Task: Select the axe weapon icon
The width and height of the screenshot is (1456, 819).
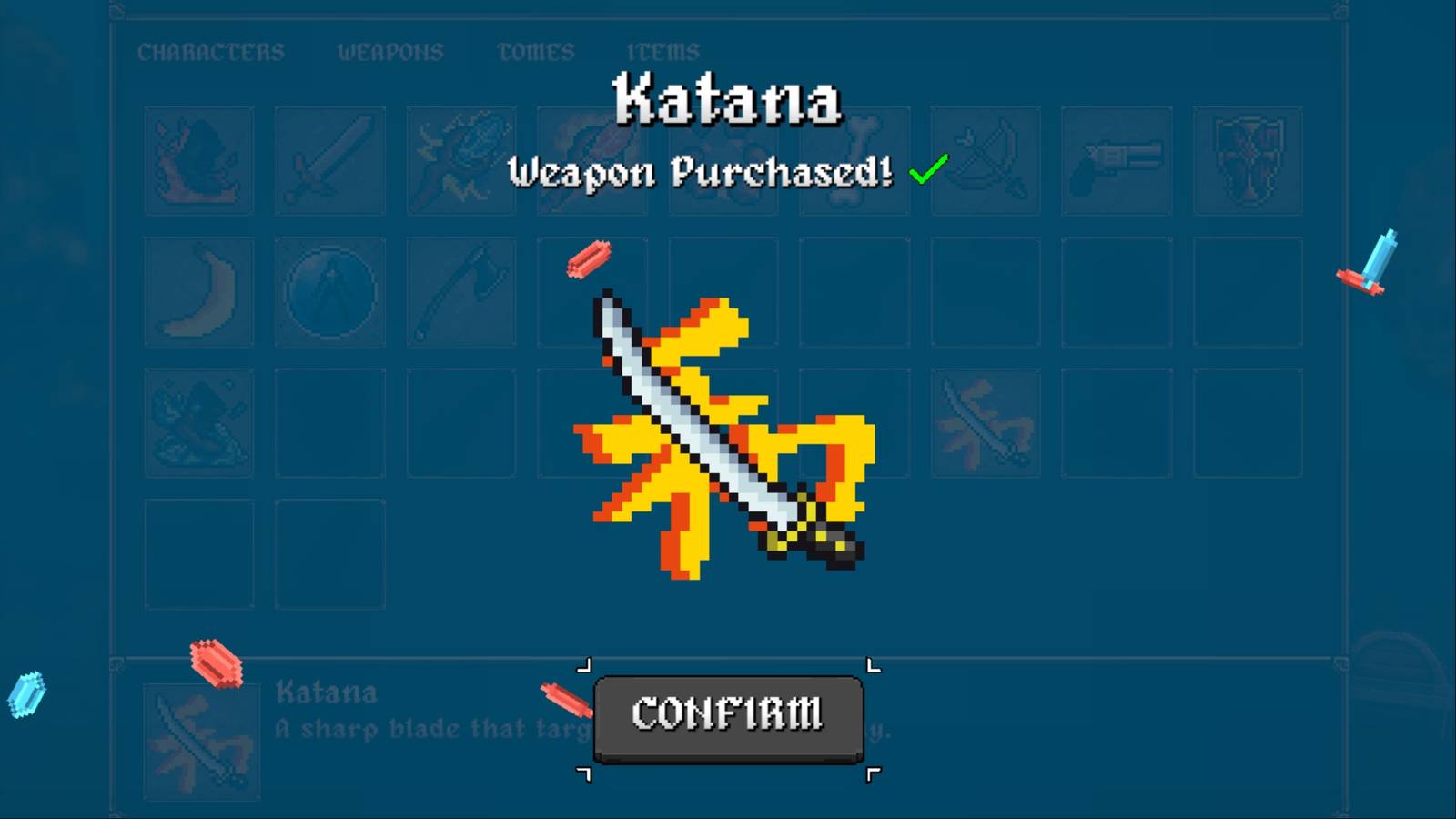Action: pyautogui.click(x=460, y=291)
